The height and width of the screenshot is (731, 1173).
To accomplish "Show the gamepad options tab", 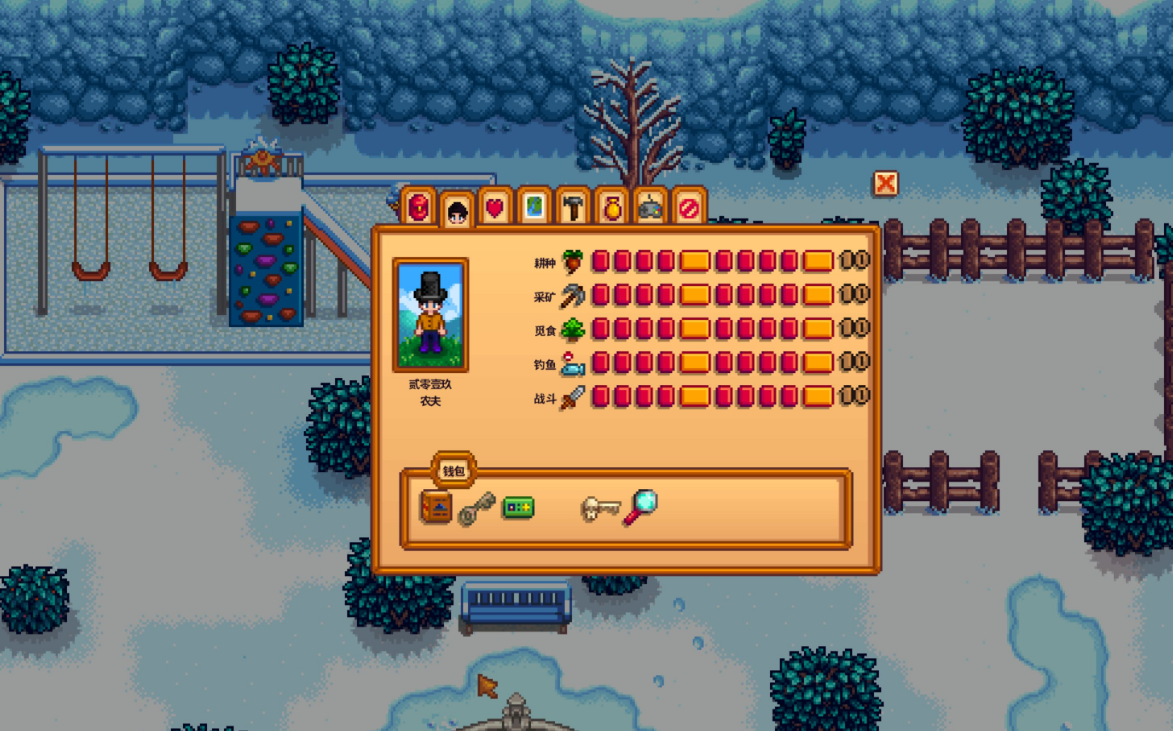I will [650, 207].
